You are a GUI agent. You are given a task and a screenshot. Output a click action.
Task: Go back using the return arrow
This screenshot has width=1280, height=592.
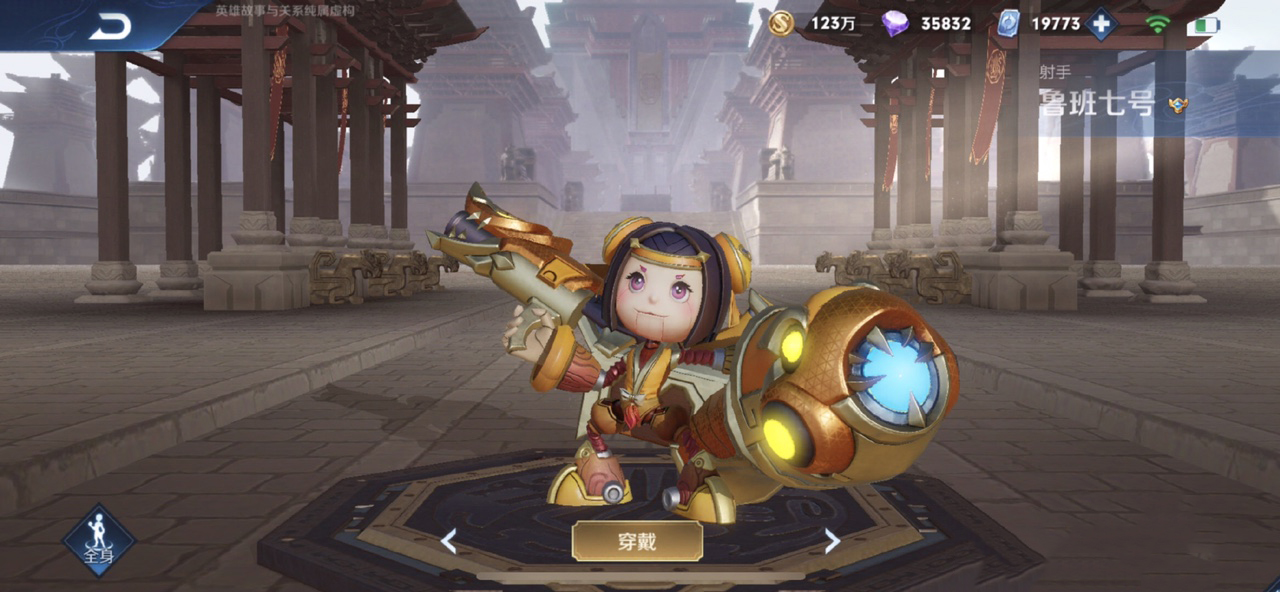click(110, 27)
